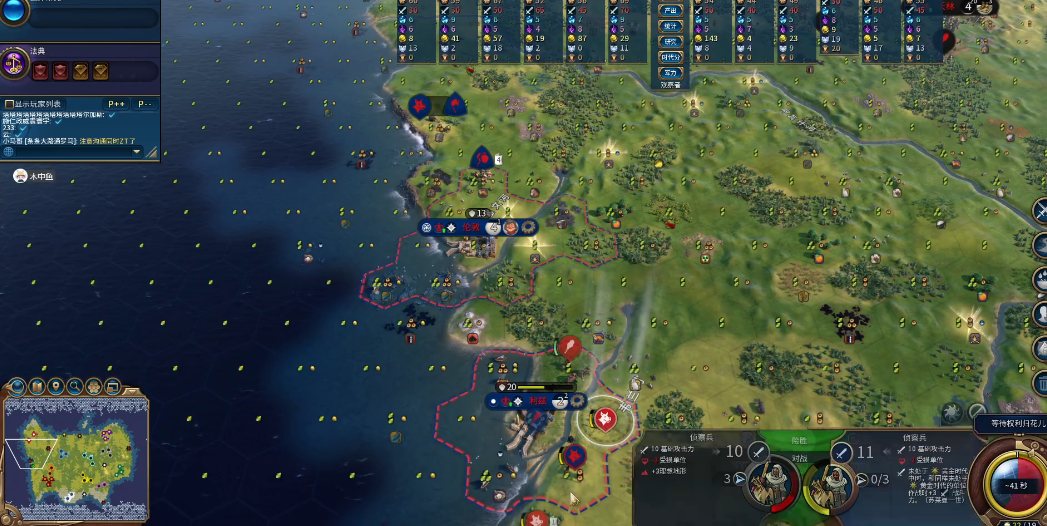Click the 等待权利月花儿 waiting notice

1010,424
